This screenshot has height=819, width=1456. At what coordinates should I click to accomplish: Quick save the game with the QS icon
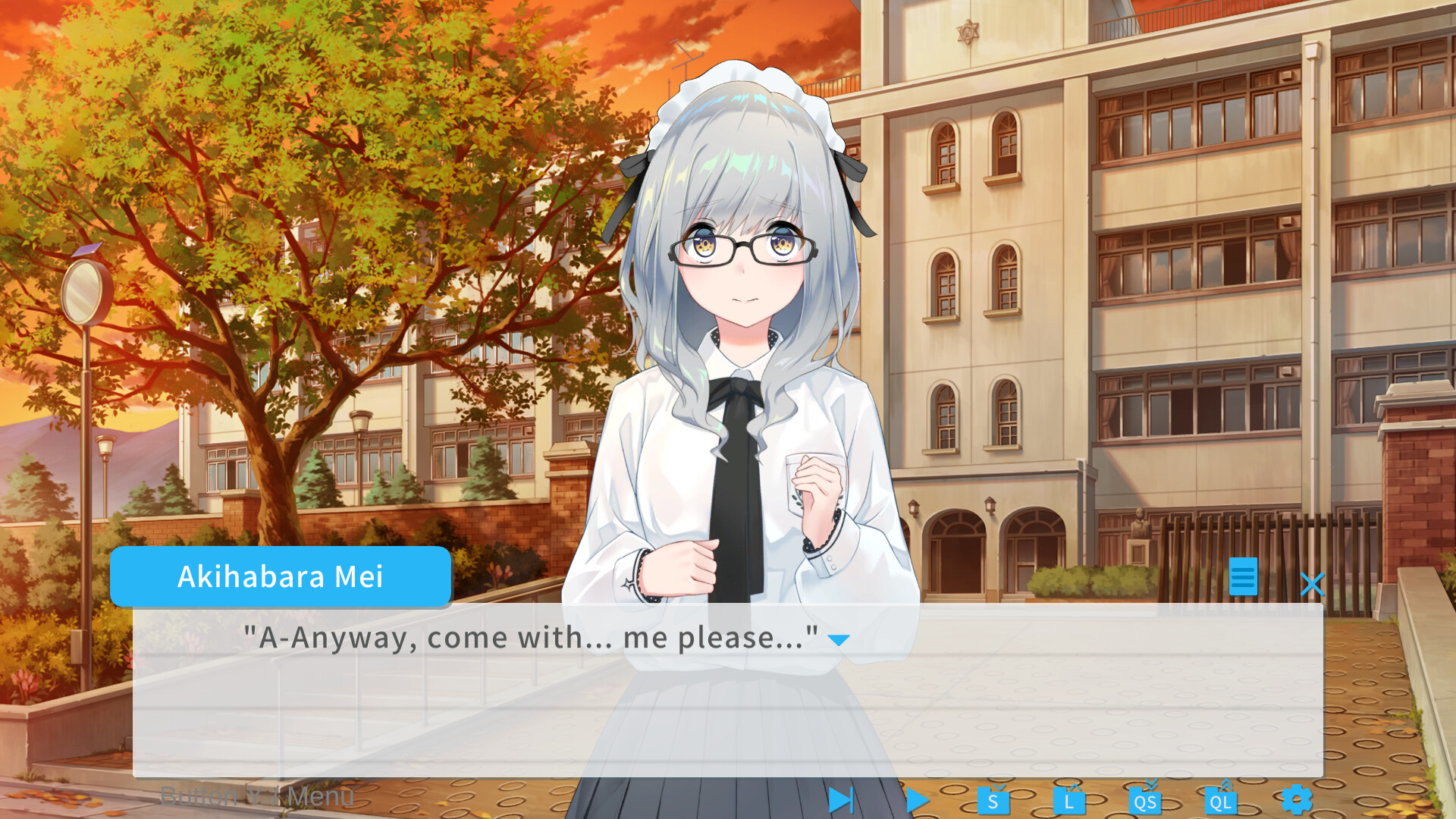click(1145, 799)
